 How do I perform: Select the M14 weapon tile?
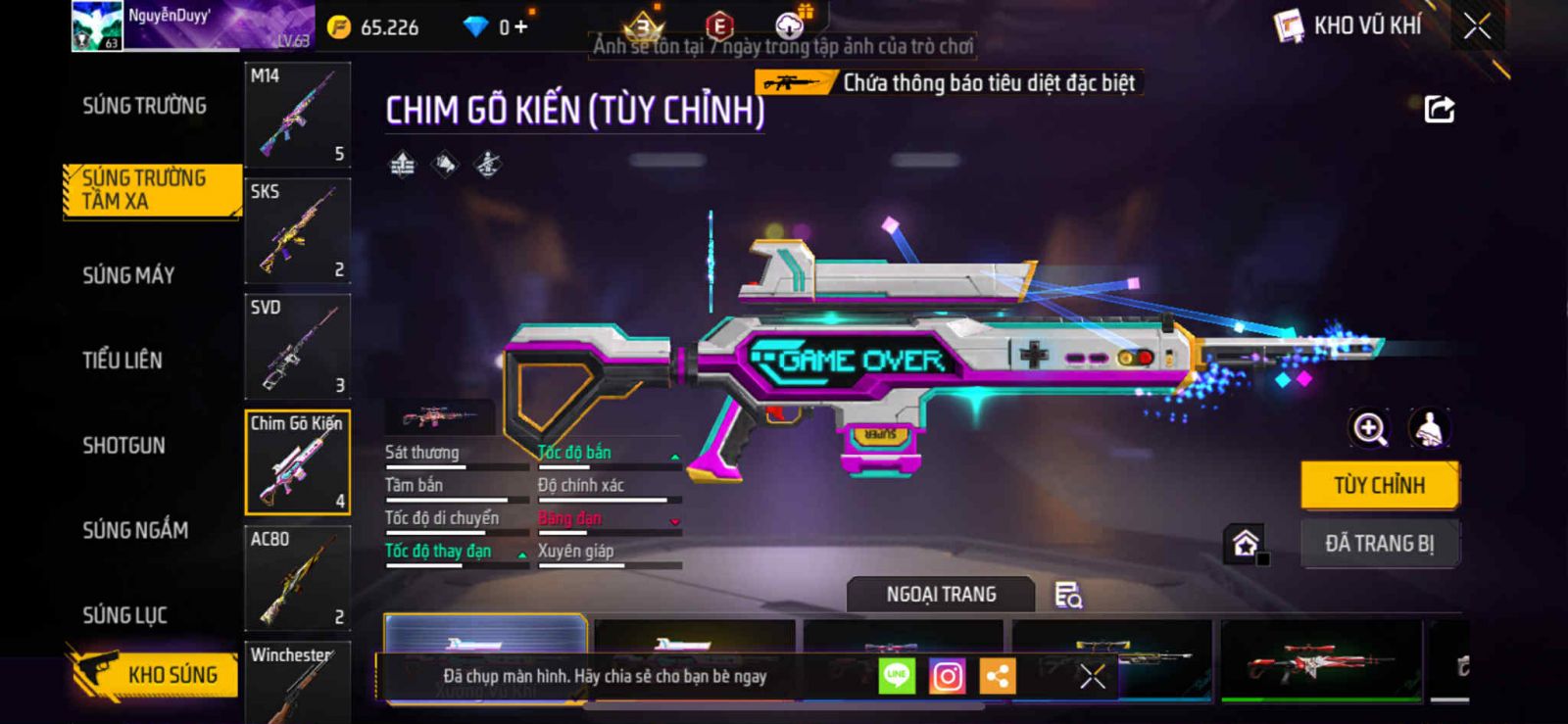(x=297, y=115)
